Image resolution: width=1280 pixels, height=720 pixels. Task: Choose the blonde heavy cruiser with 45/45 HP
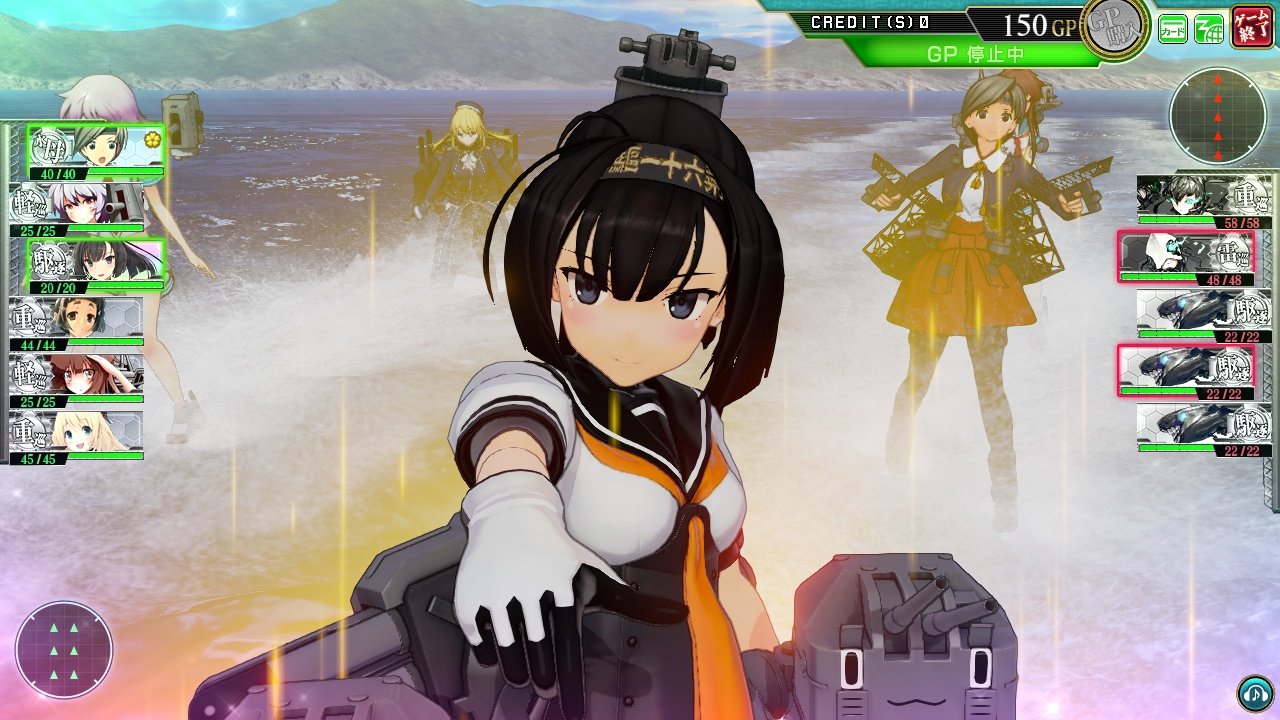click(x=76, y=435)
